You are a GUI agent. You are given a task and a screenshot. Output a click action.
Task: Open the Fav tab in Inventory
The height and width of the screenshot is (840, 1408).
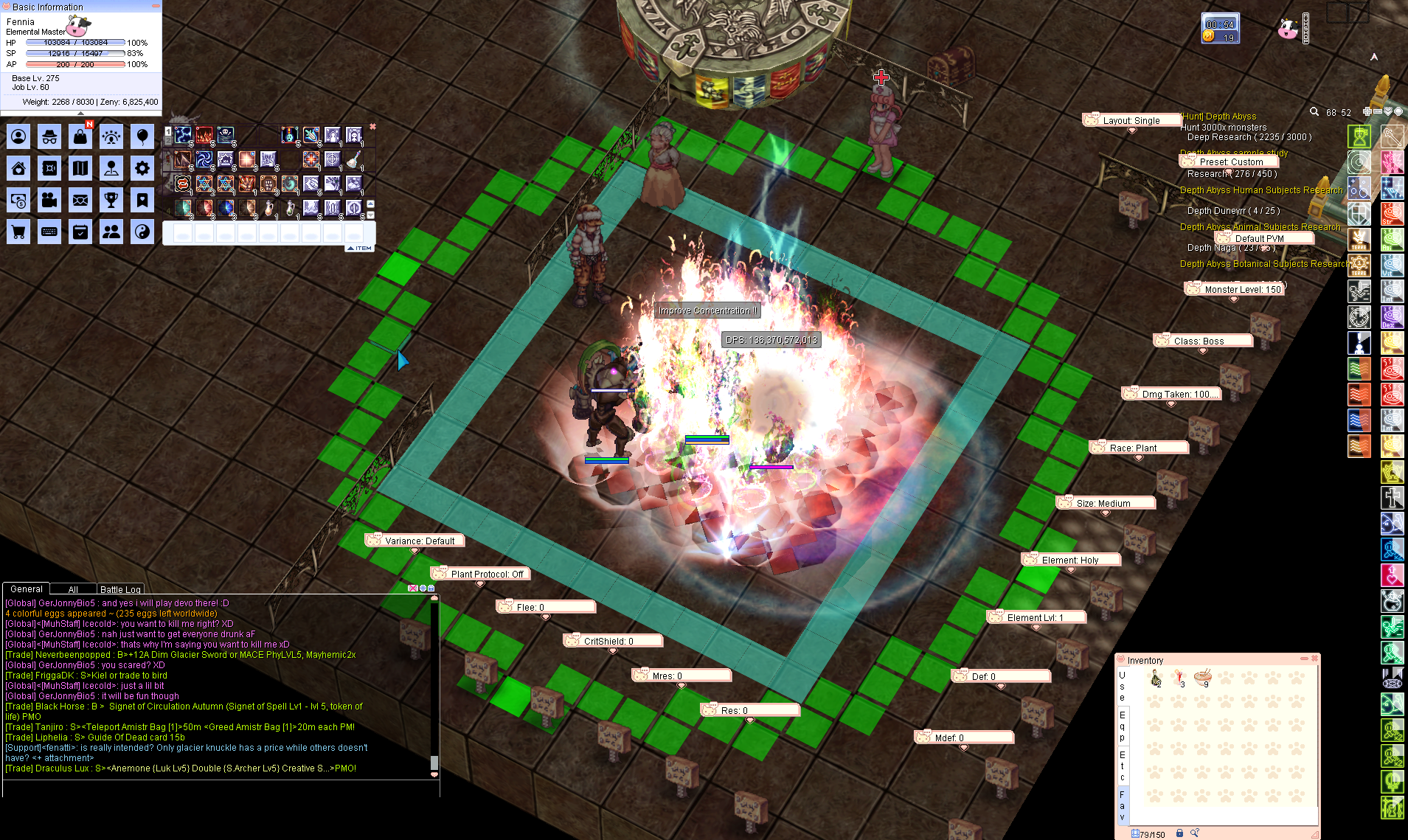click(x=1122, y=805)
